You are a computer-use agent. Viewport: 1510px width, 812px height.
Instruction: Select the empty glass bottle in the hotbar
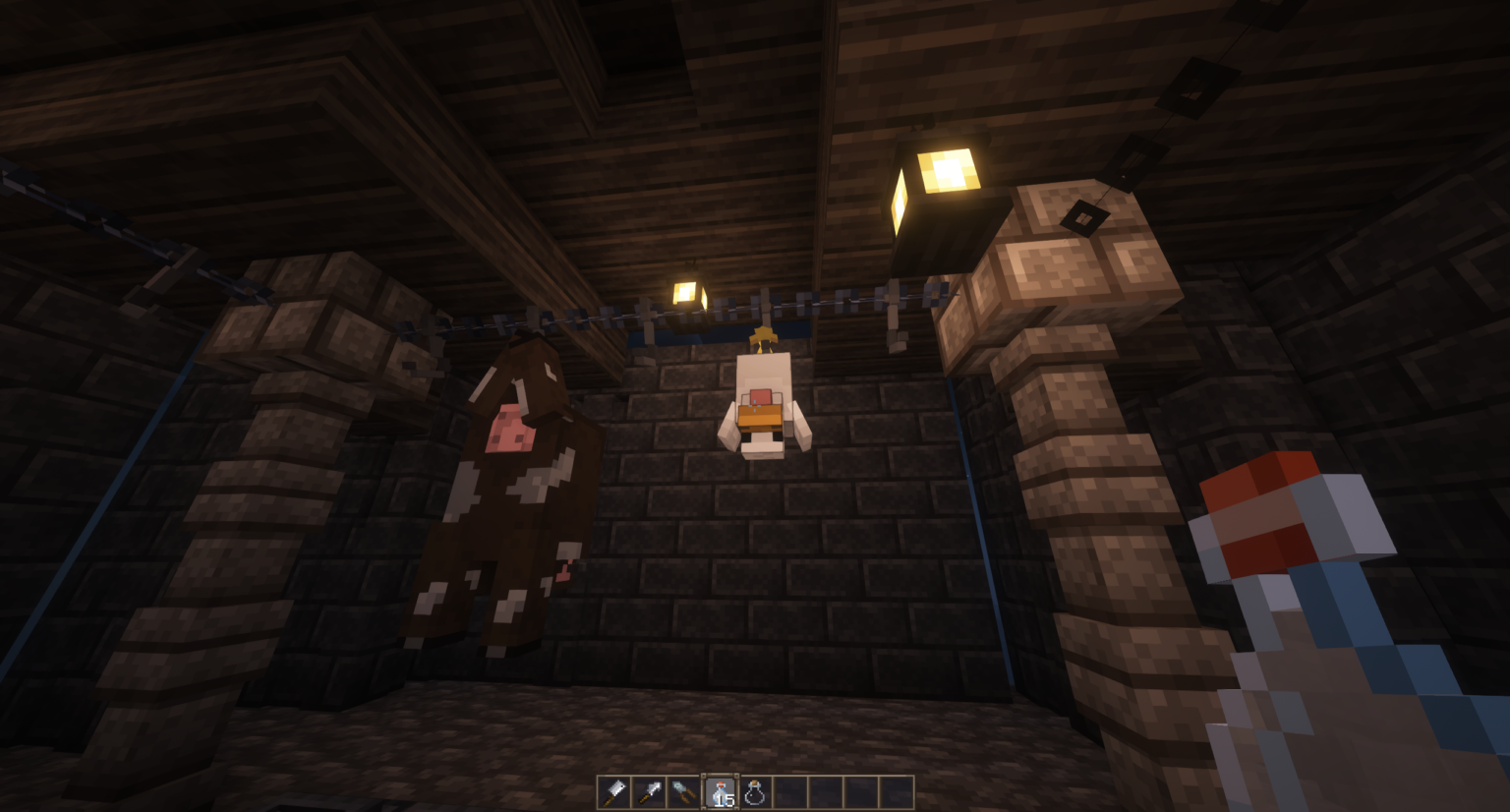(755, 790)
